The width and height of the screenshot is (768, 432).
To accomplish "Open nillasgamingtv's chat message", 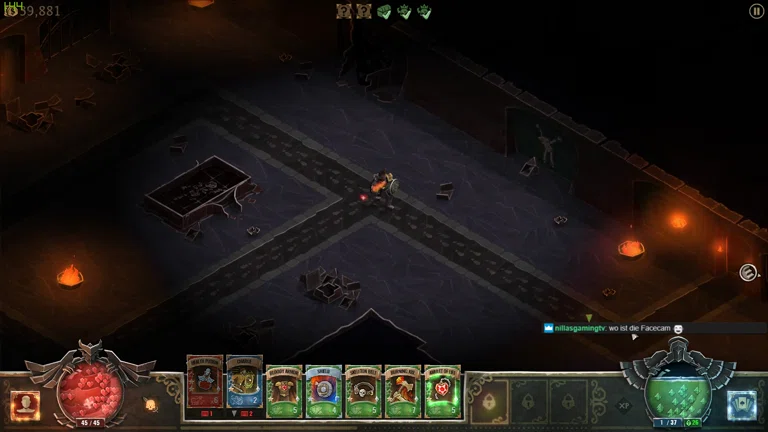I will click(612, 328).
